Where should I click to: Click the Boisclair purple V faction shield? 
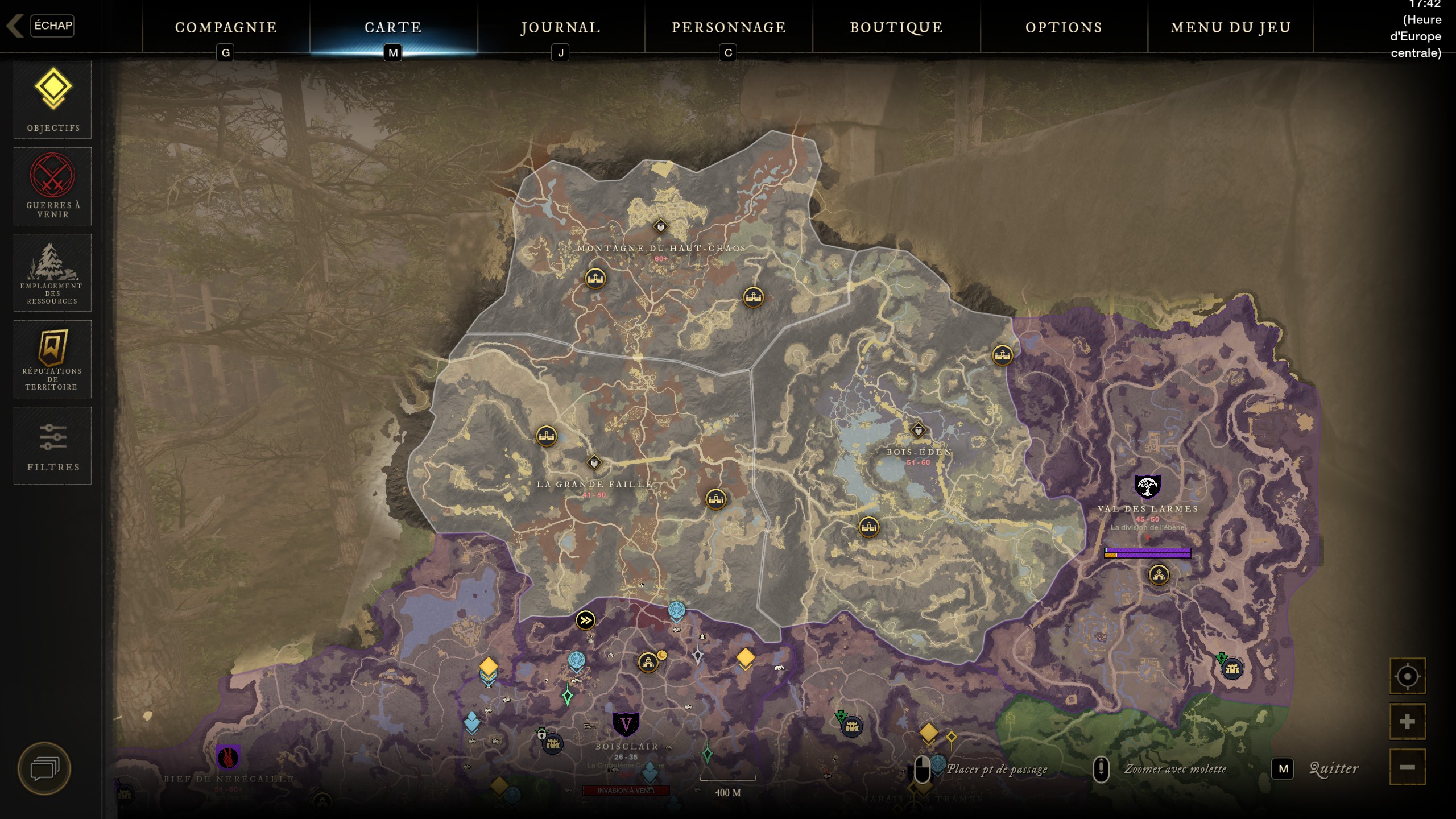(x=626, y=725)
